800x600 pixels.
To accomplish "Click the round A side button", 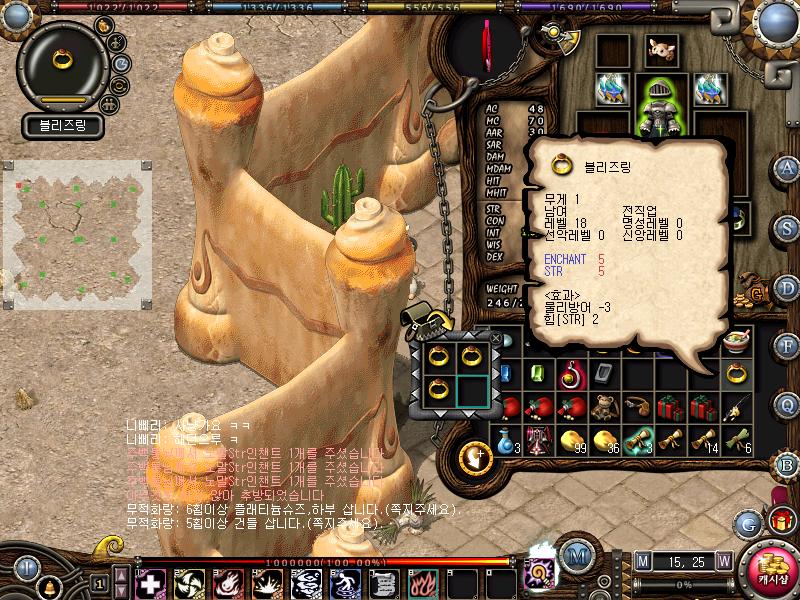I will 787,169.
